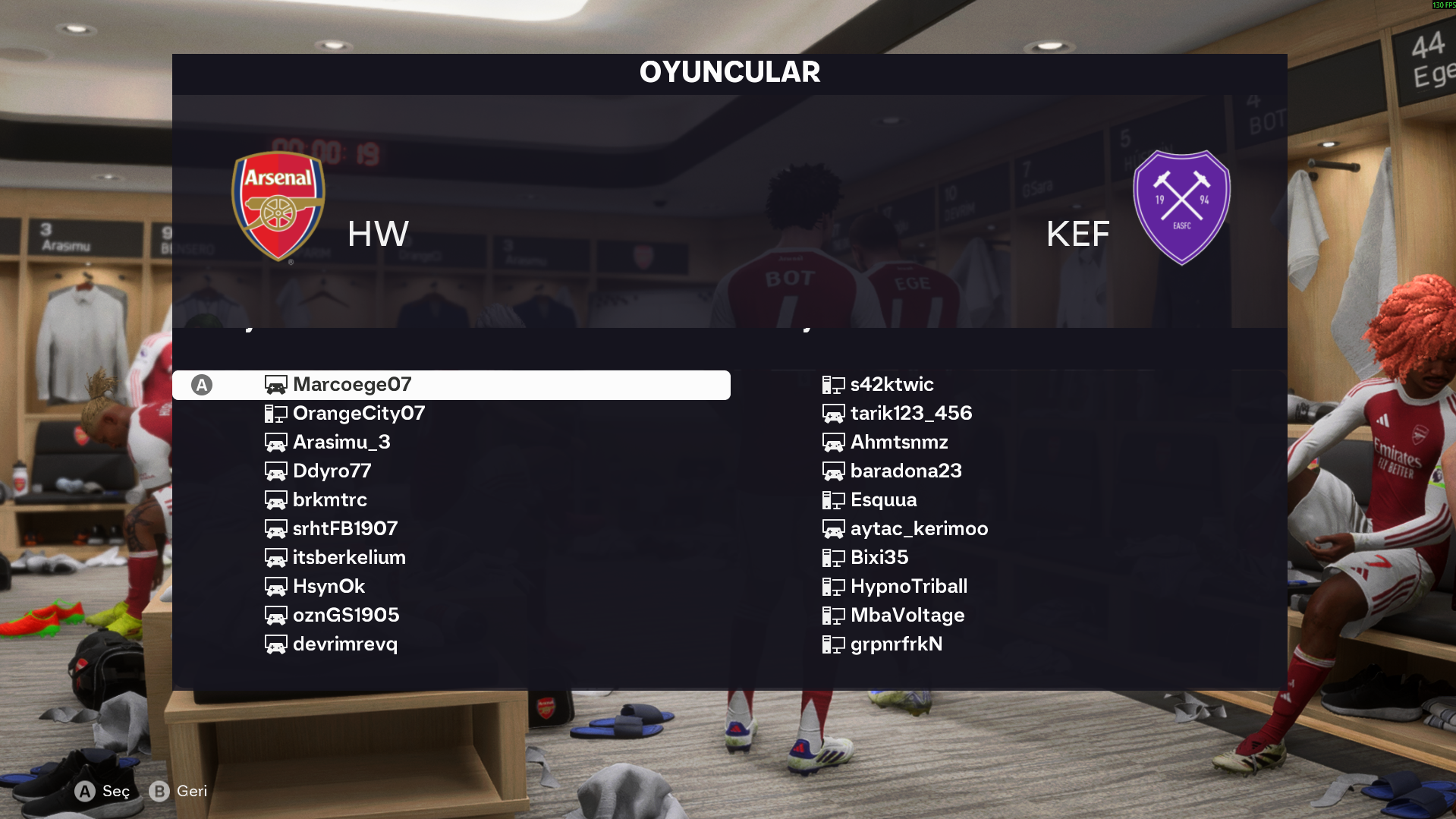Click on player HsynOk
The width and height of the screenshot is (1456, 819).
coord(329,587)
